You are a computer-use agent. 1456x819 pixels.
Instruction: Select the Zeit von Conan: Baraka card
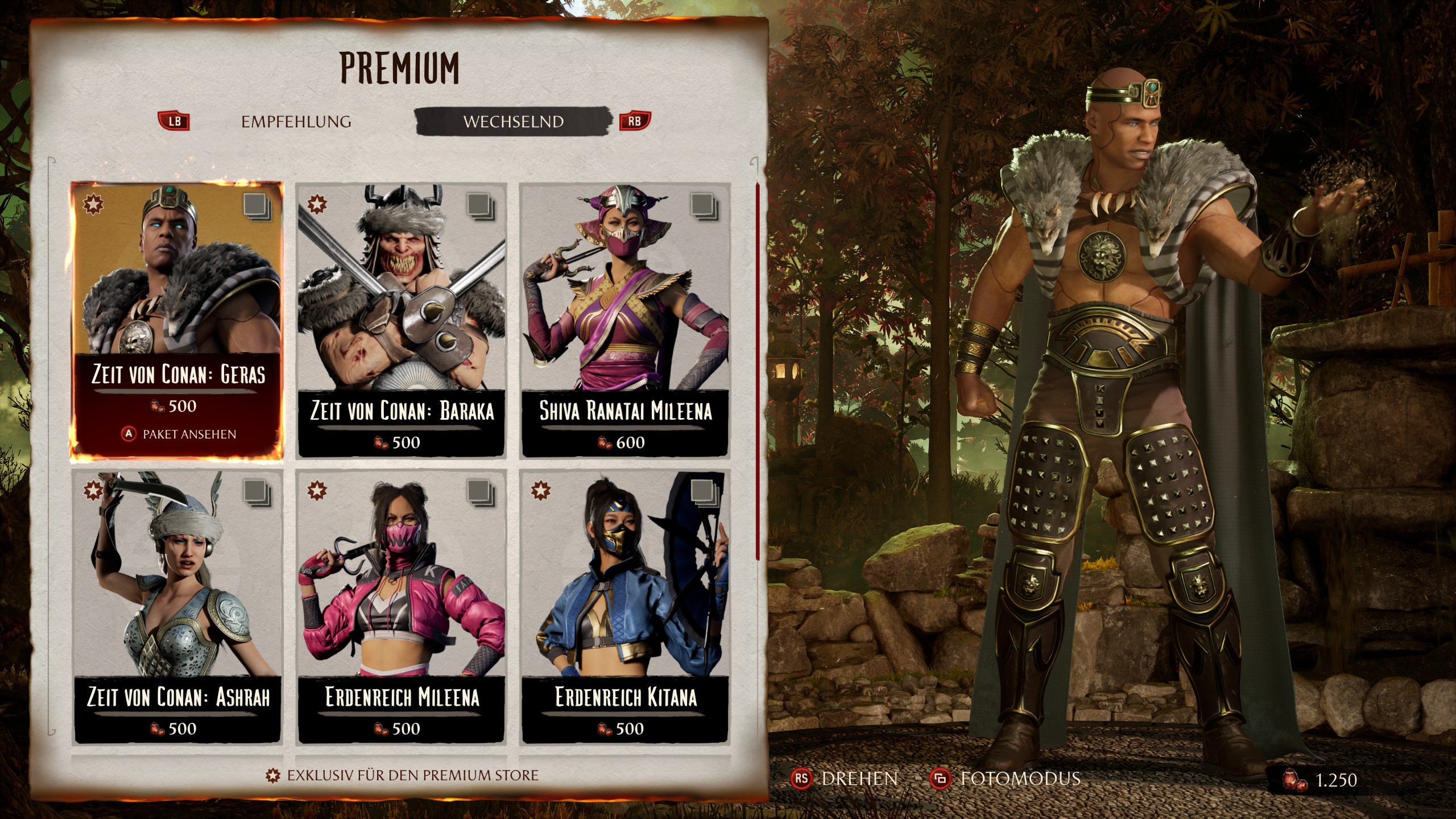tap(402, 318)
